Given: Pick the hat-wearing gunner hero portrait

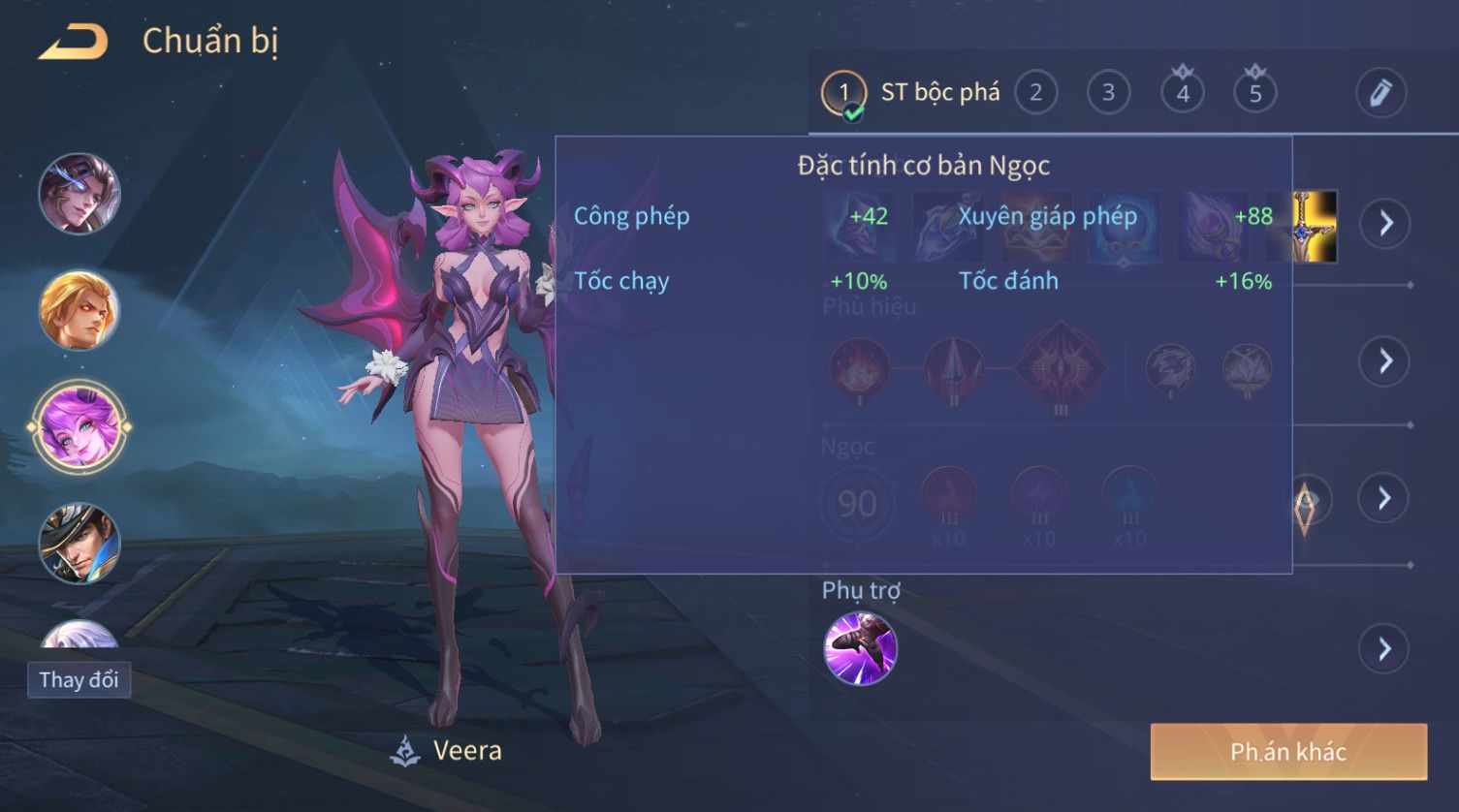Looking at the screenshot, I should tap(79, 544).
